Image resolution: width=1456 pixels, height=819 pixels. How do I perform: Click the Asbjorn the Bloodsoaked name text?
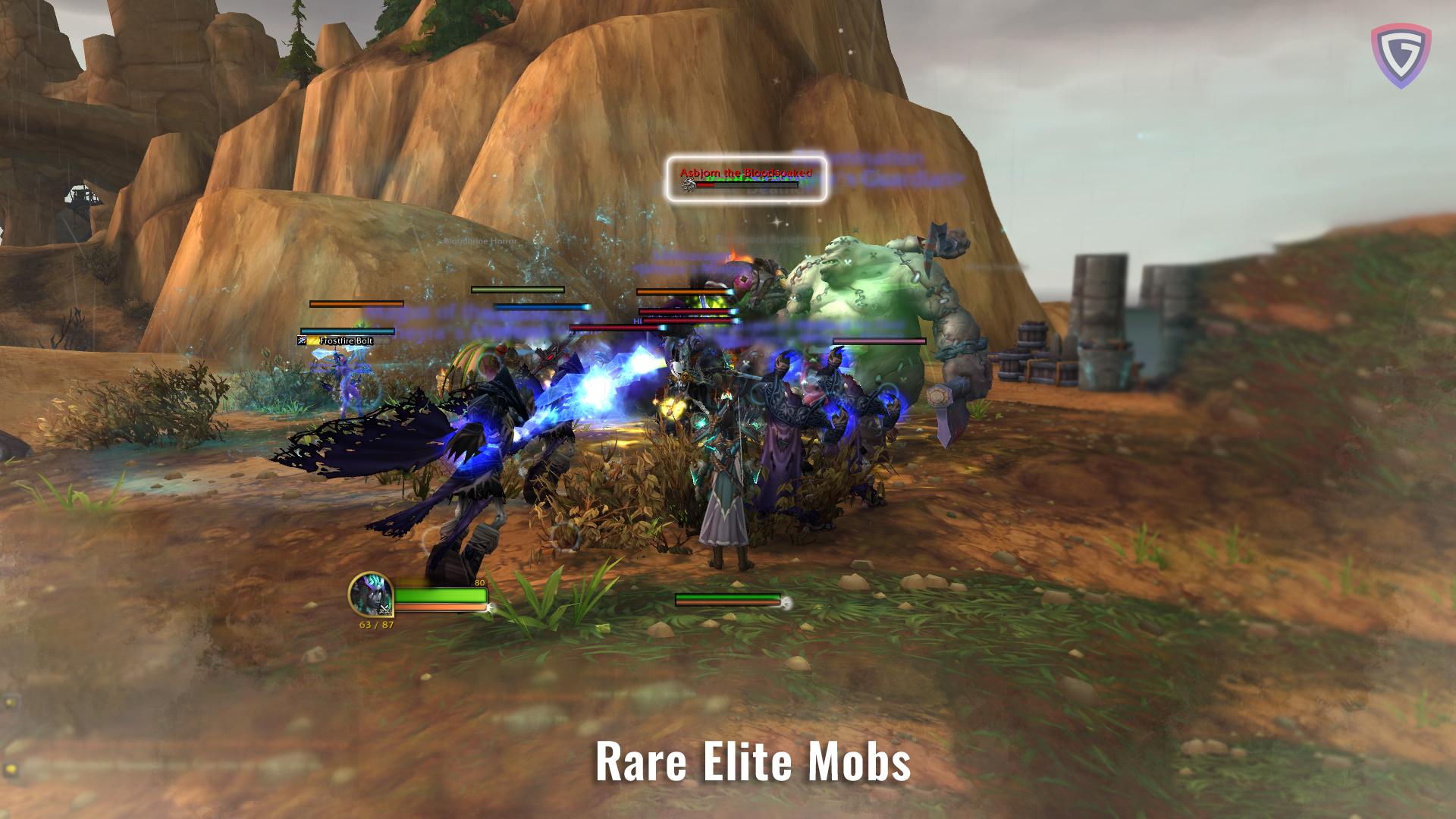[x=745, y=172]
